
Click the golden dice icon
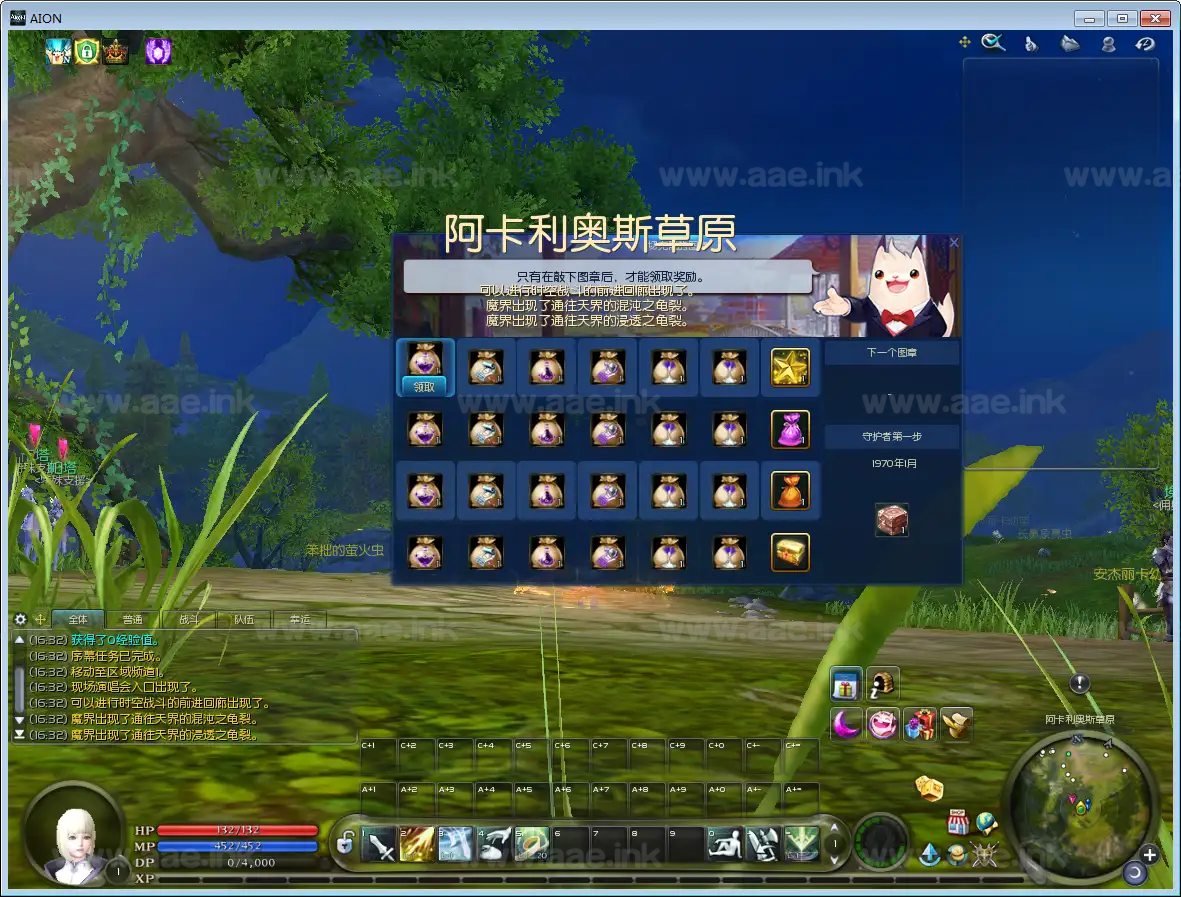click(x=930, y=788)
